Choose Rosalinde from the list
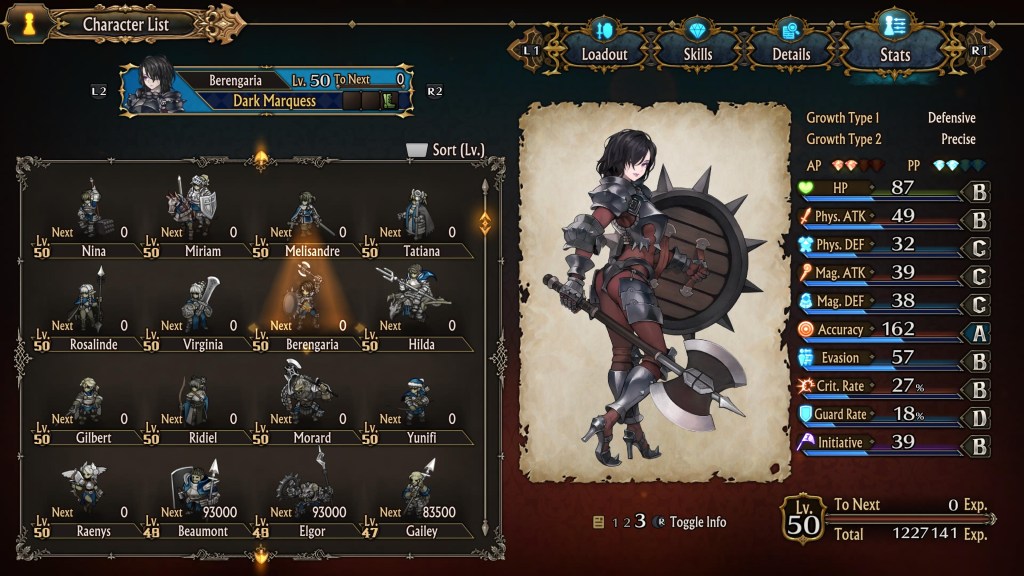Image resolution: width=1024 pixels, height=576 pixels. point(92,314)
